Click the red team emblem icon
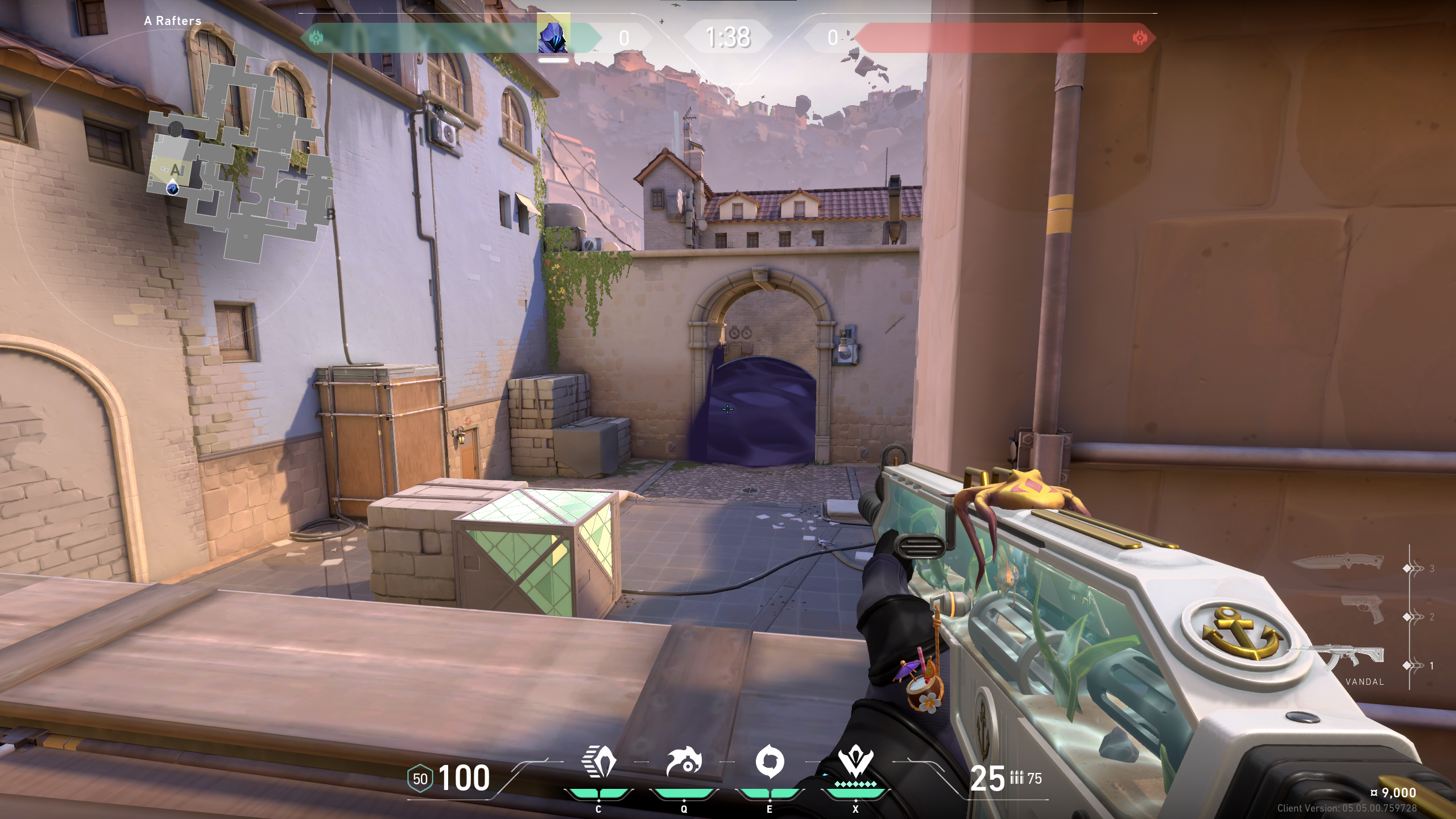Screen dimensions: 1456x819 (1139, 38)
